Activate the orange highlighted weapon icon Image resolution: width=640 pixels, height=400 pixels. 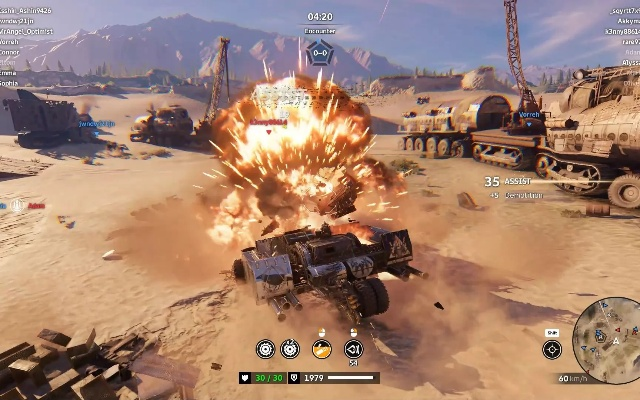click(321, 348)
